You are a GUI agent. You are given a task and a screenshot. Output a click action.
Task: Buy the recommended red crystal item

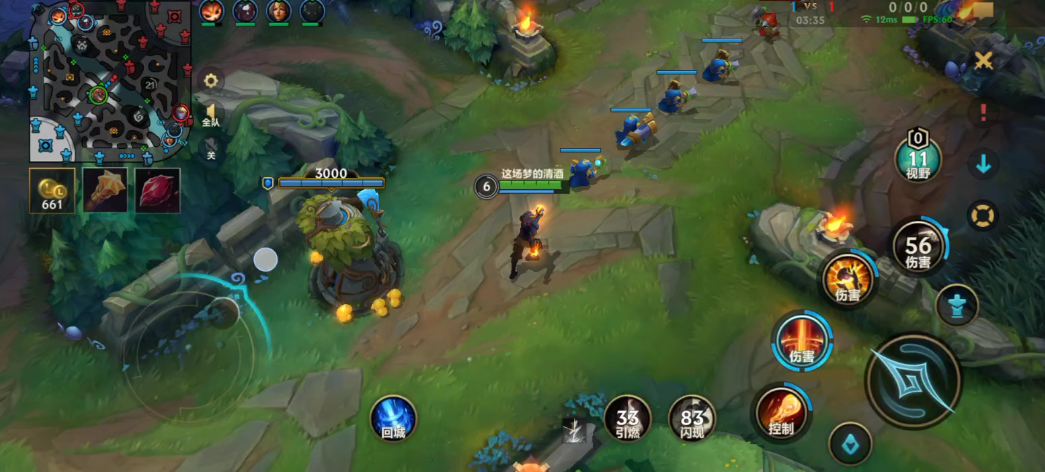(x=158, y=190)
